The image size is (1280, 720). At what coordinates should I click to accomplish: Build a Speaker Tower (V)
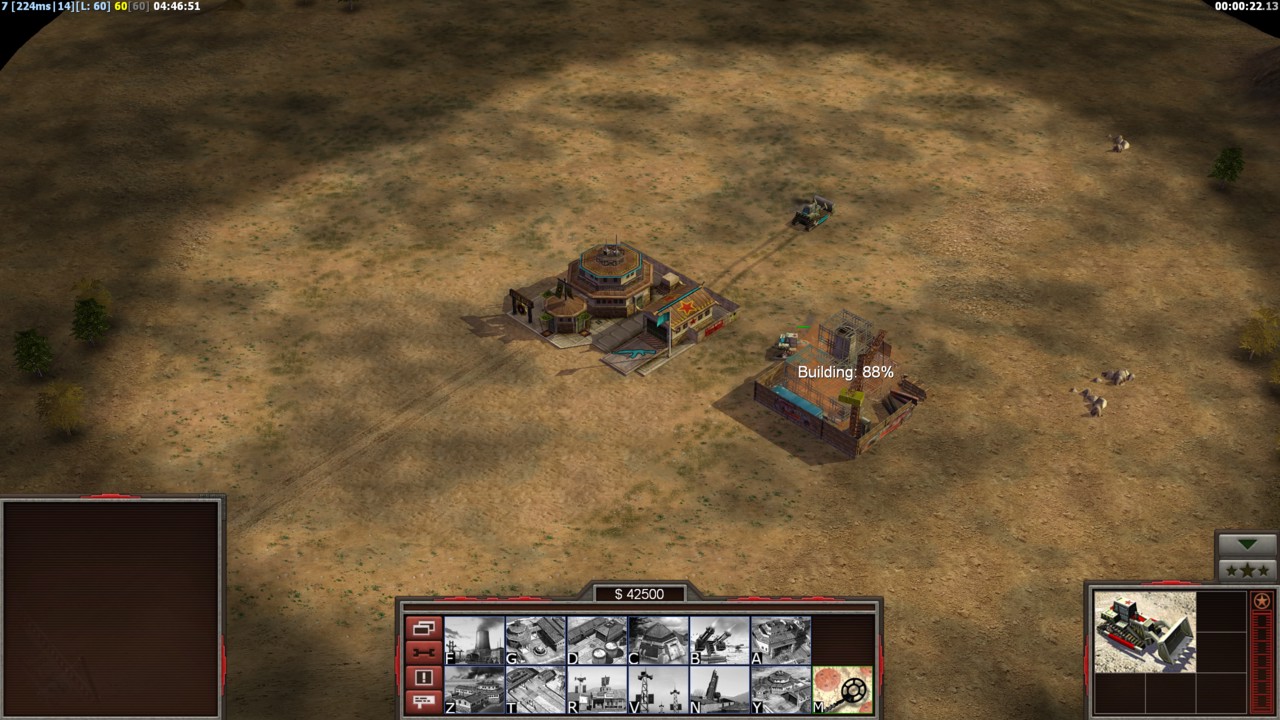[658, 690]
